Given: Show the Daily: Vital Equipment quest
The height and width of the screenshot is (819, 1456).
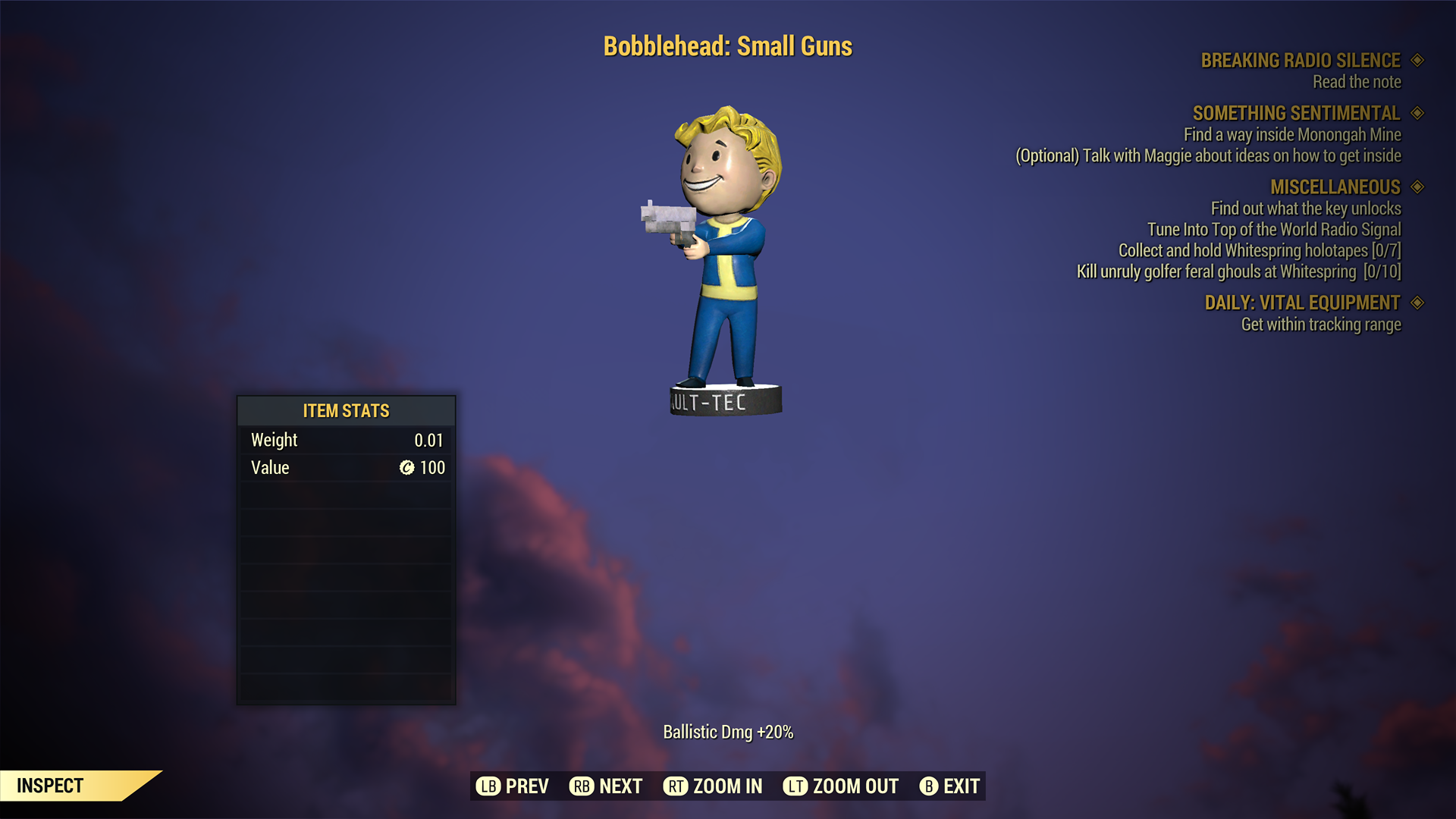Looking at the screenshot, I should 1302,303.
